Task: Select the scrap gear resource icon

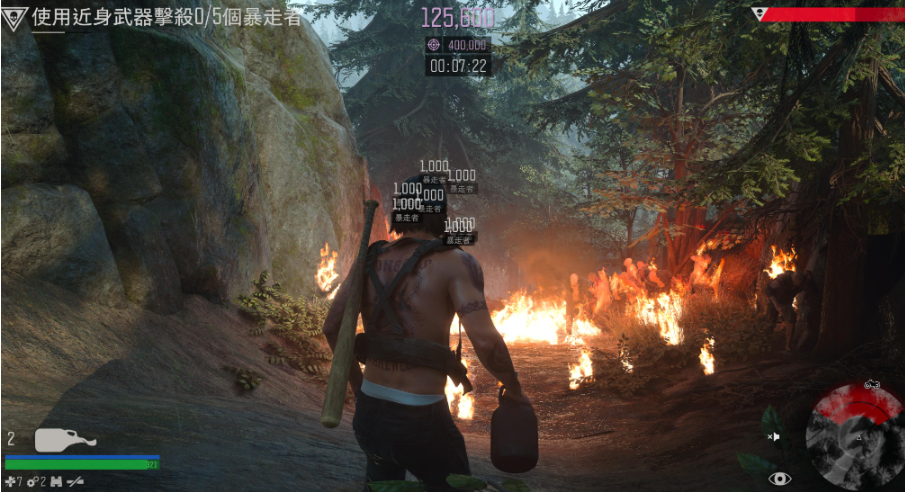Action: click(32, 482)
